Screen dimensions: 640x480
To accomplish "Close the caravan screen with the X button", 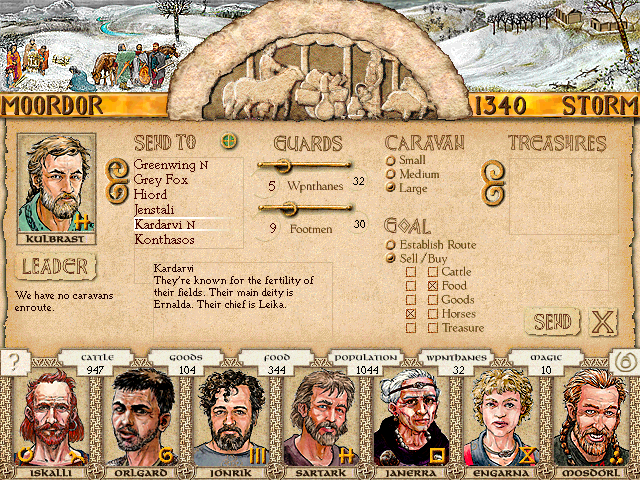I will click(601, 322).
